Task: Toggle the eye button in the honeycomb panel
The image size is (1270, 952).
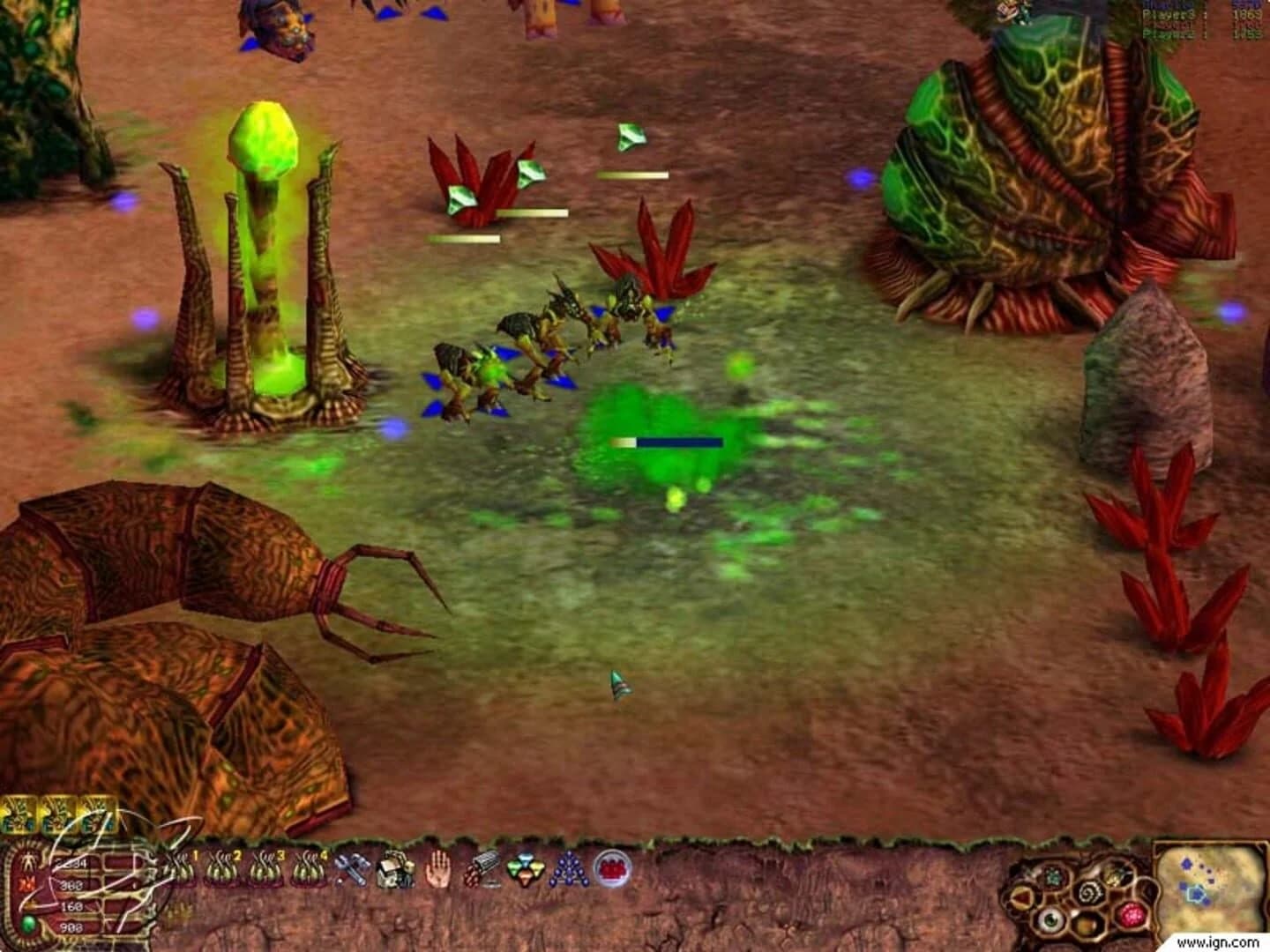Action: click(x=1050, y=920)
